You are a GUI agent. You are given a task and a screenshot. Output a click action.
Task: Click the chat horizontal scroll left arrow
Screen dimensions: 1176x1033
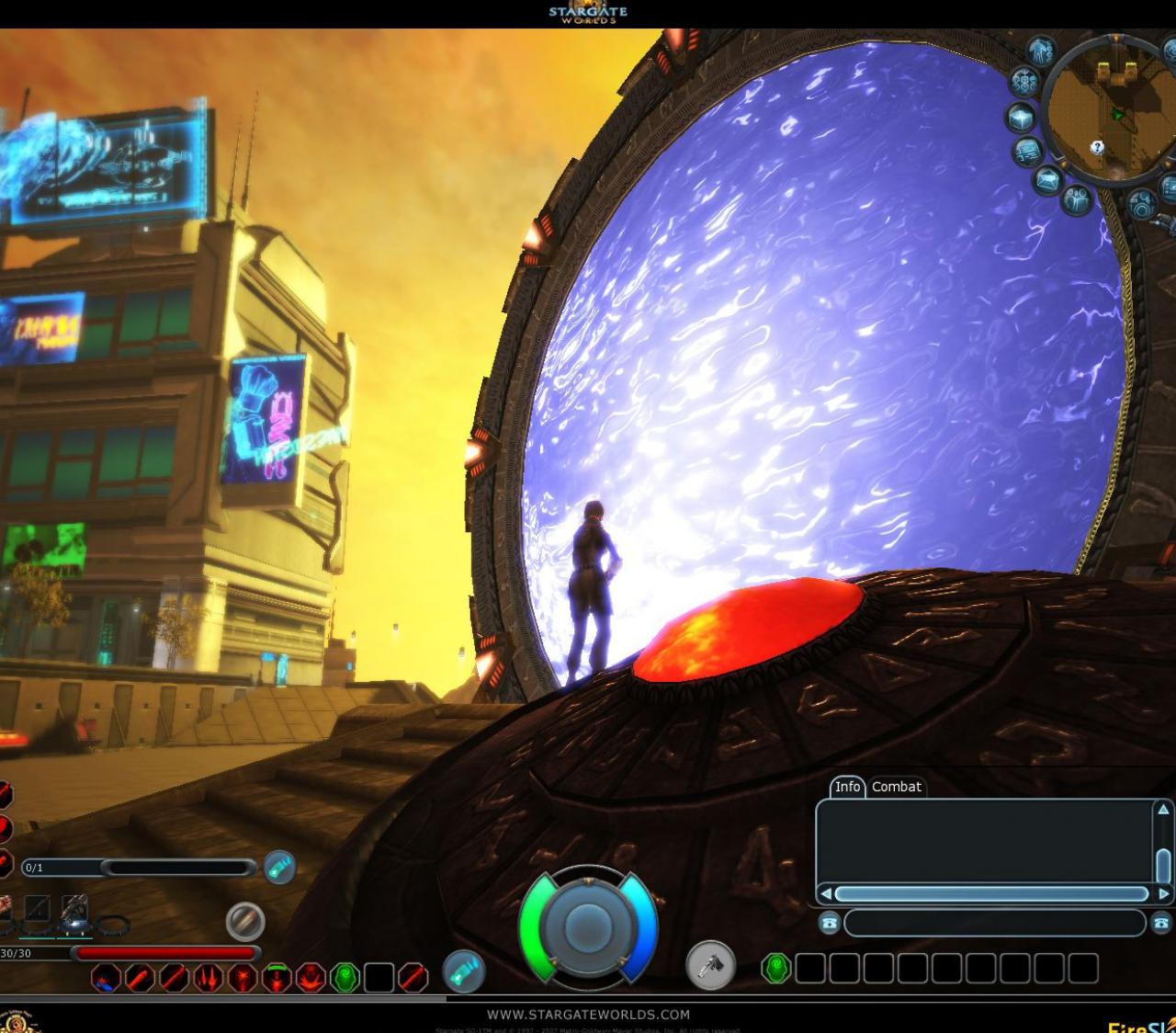[x=825, y=894]
